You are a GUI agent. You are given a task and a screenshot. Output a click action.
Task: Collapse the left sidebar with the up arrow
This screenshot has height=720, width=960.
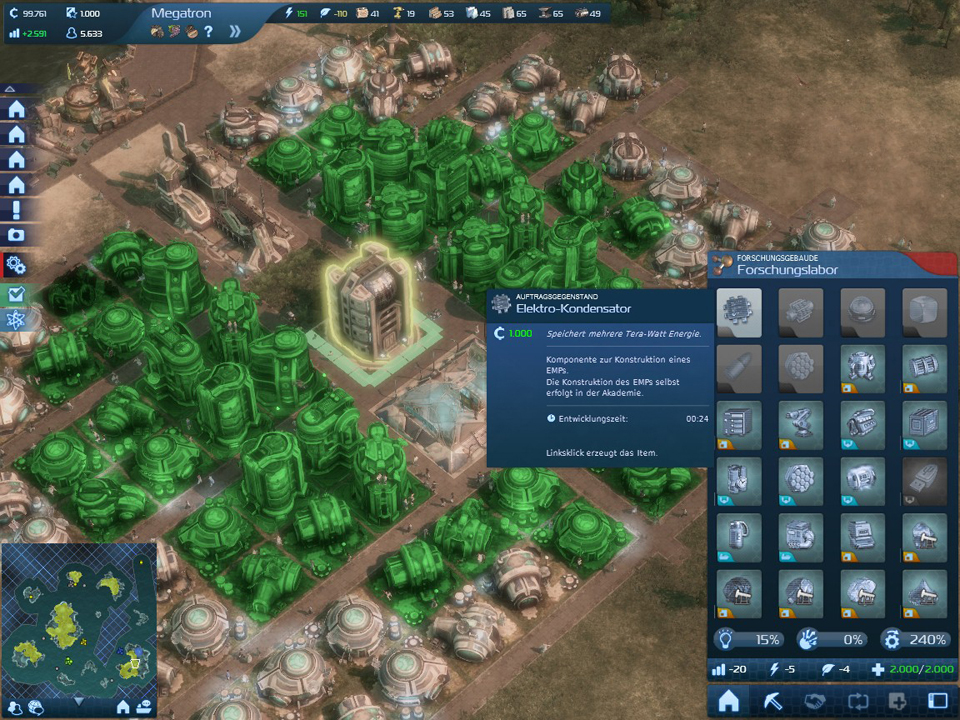click(x=10, y=89)
